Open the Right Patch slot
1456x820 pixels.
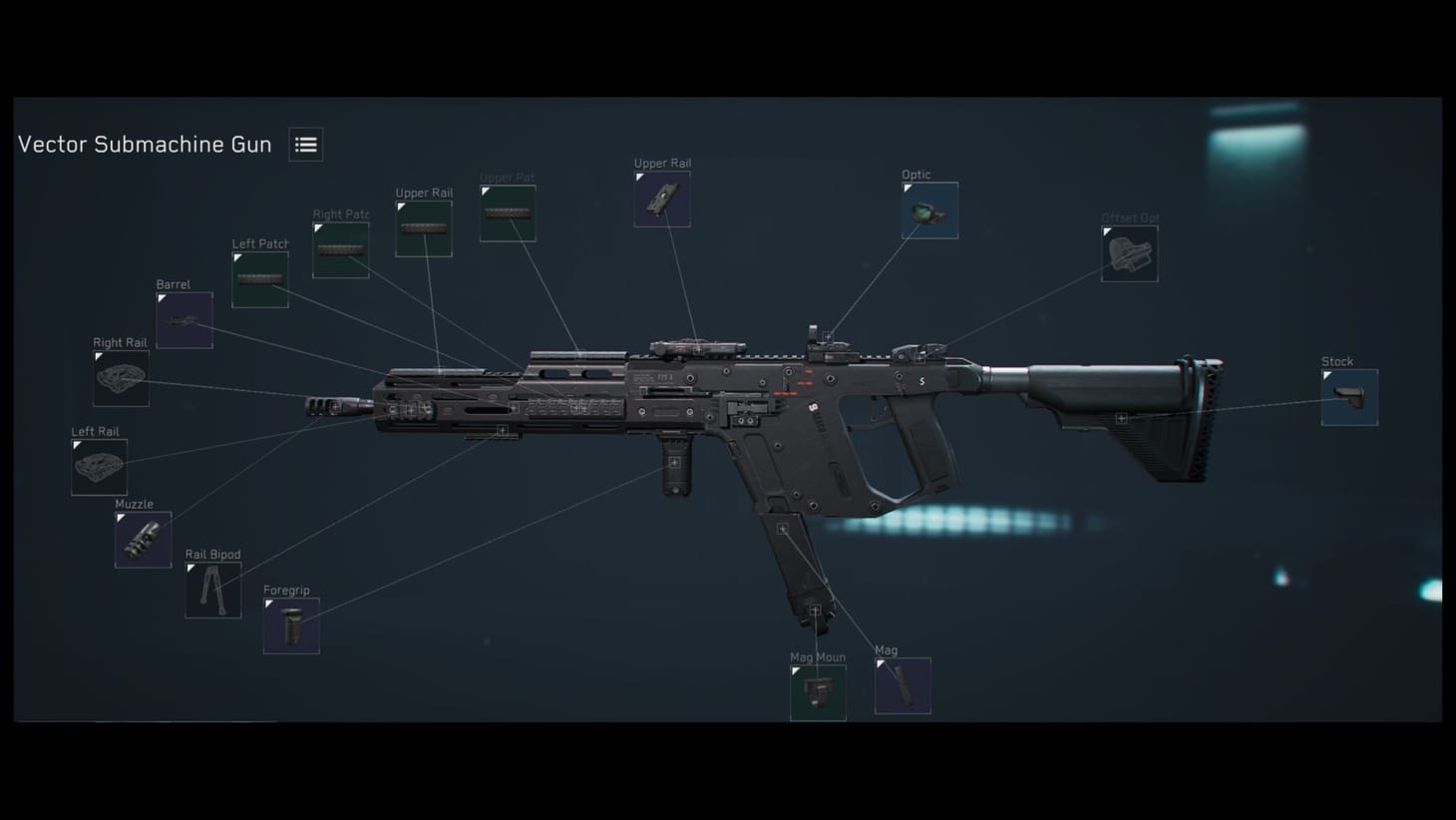(x=340, y=248)
